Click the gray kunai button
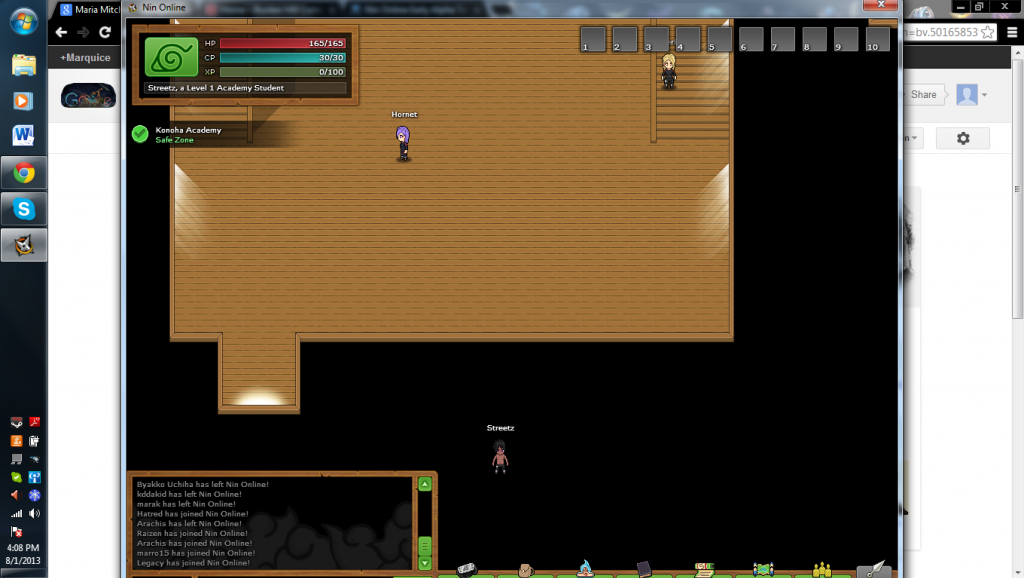 point(874,570)
